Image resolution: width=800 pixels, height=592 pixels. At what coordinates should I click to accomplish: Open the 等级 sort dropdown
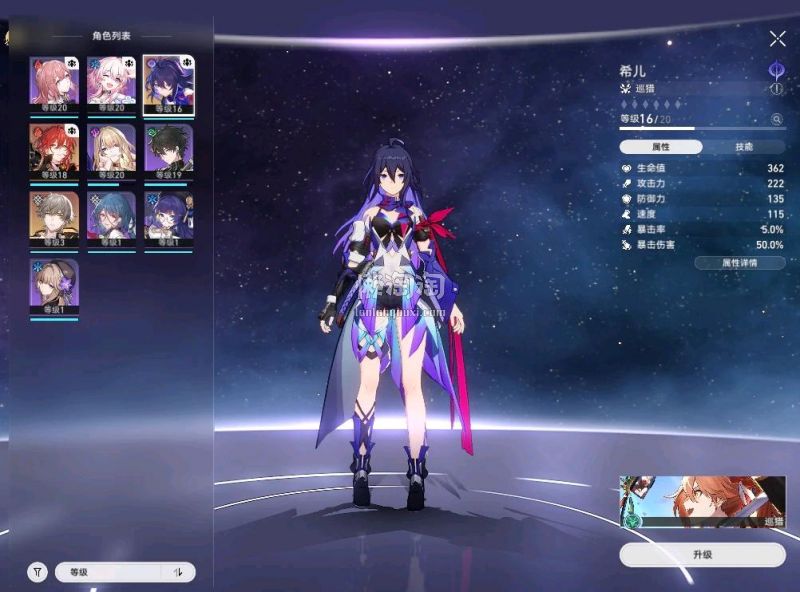click(108, 572)
